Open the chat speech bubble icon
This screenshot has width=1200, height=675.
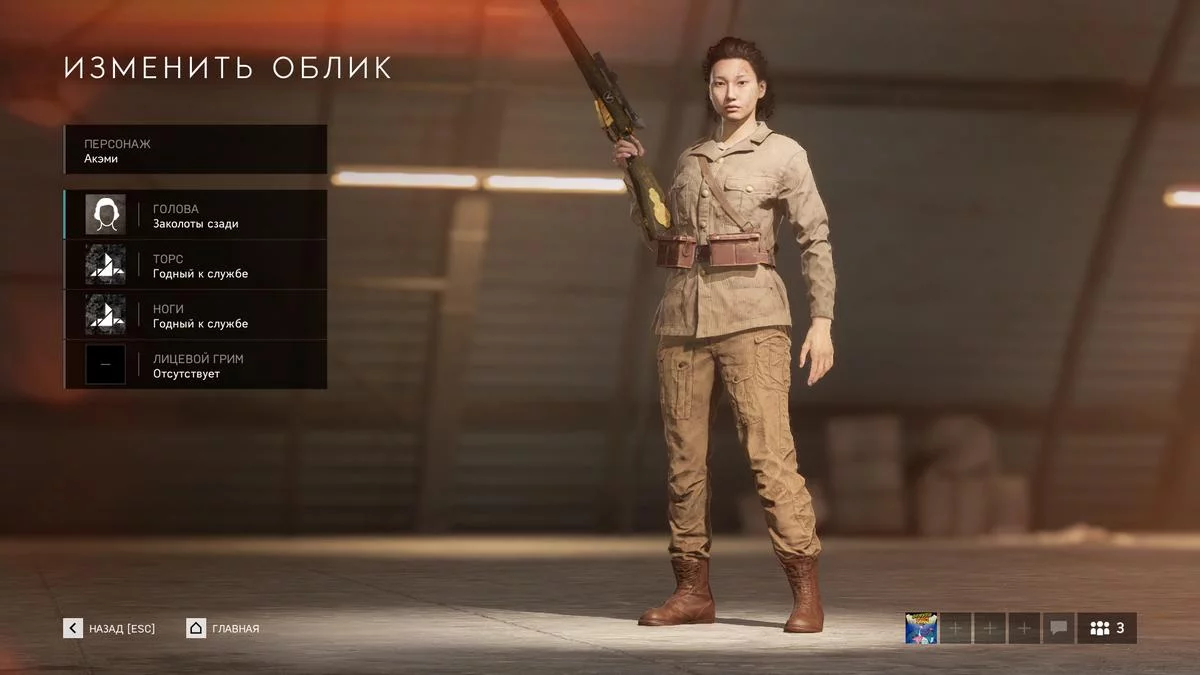pyautogui.click(x=1058, y=628)
